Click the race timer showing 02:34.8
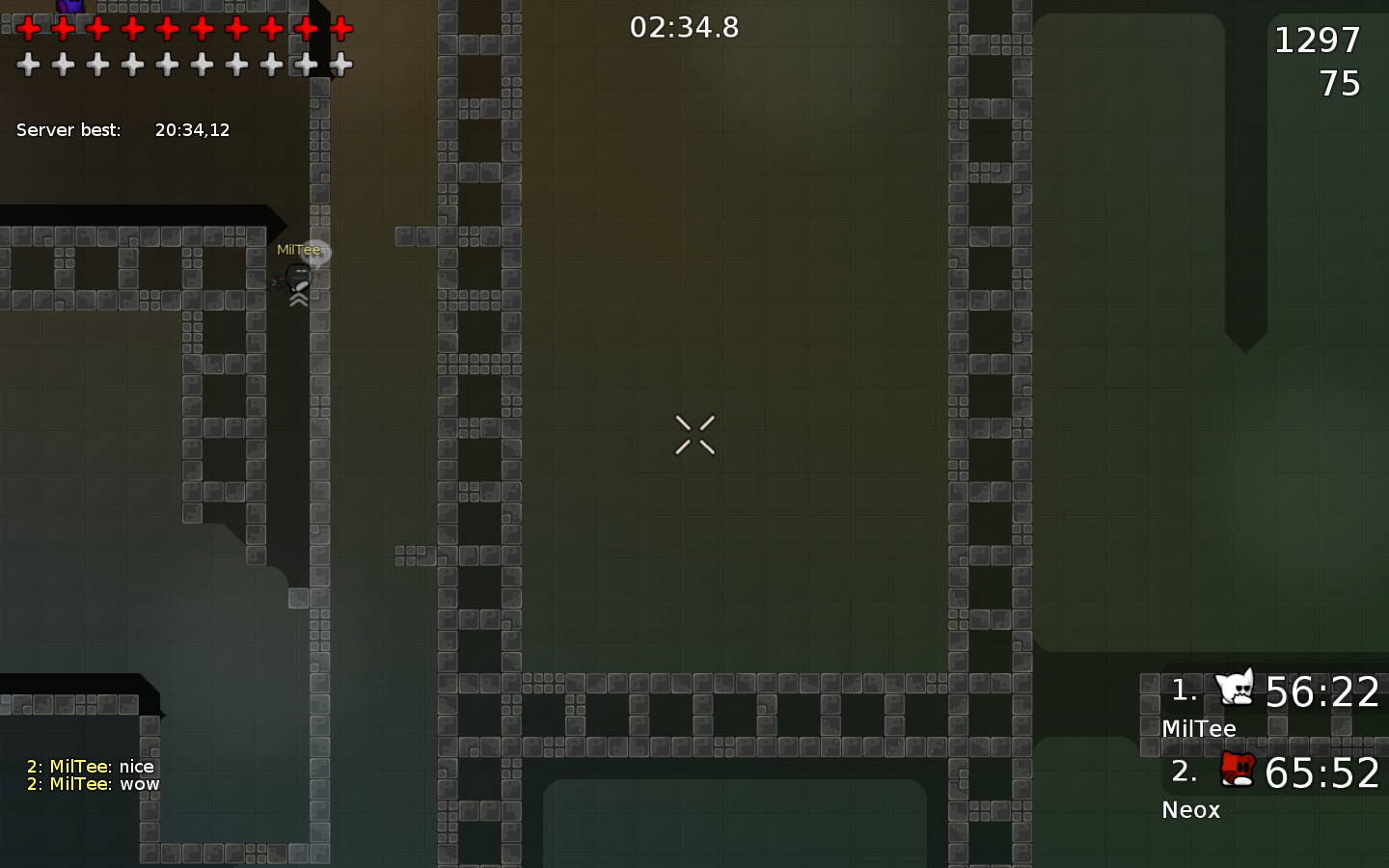Screen dimensions: 1389x868 click(x=684, y=28)
